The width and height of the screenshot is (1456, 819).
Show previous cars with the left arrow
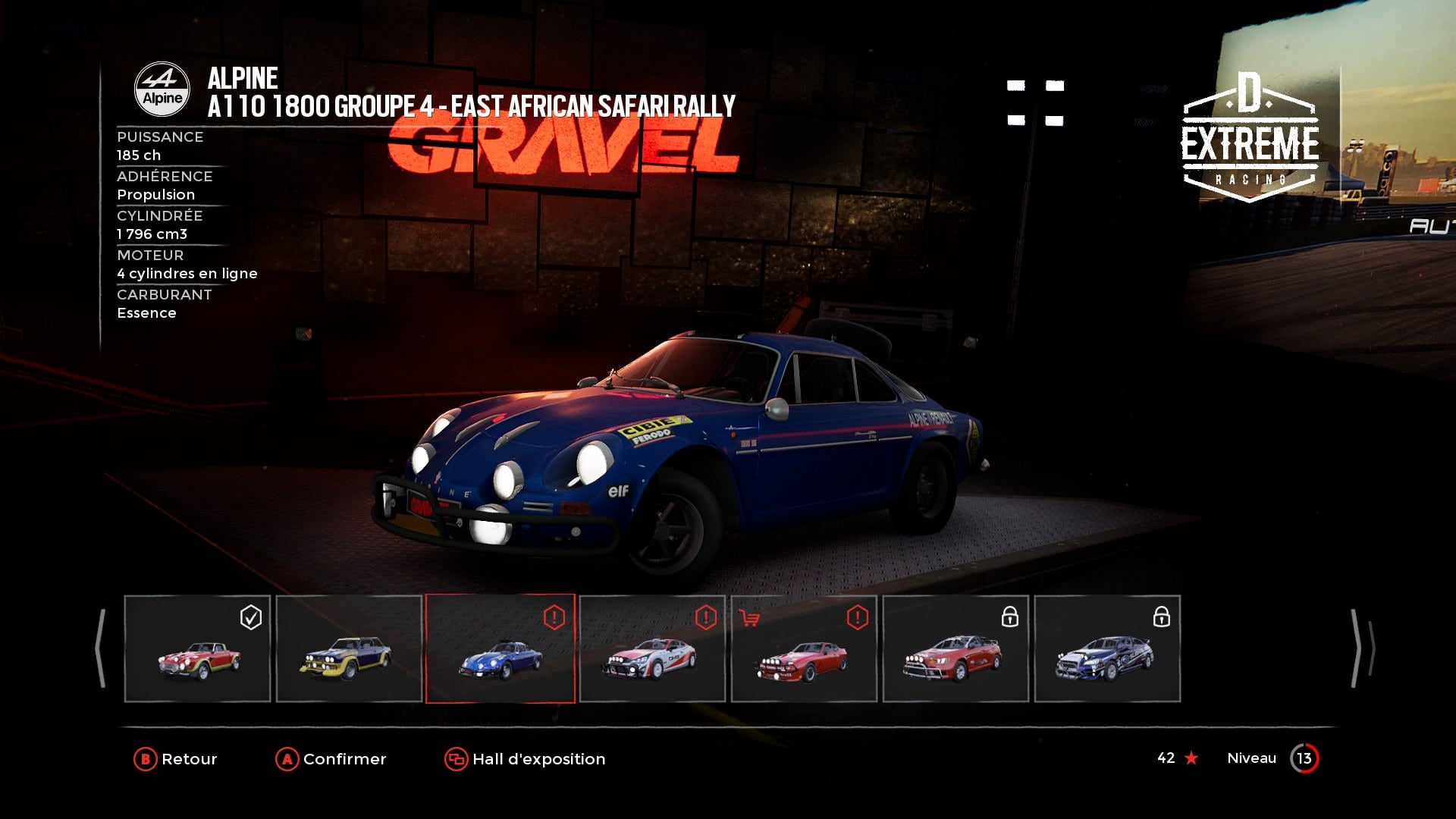tap(100, 649)
